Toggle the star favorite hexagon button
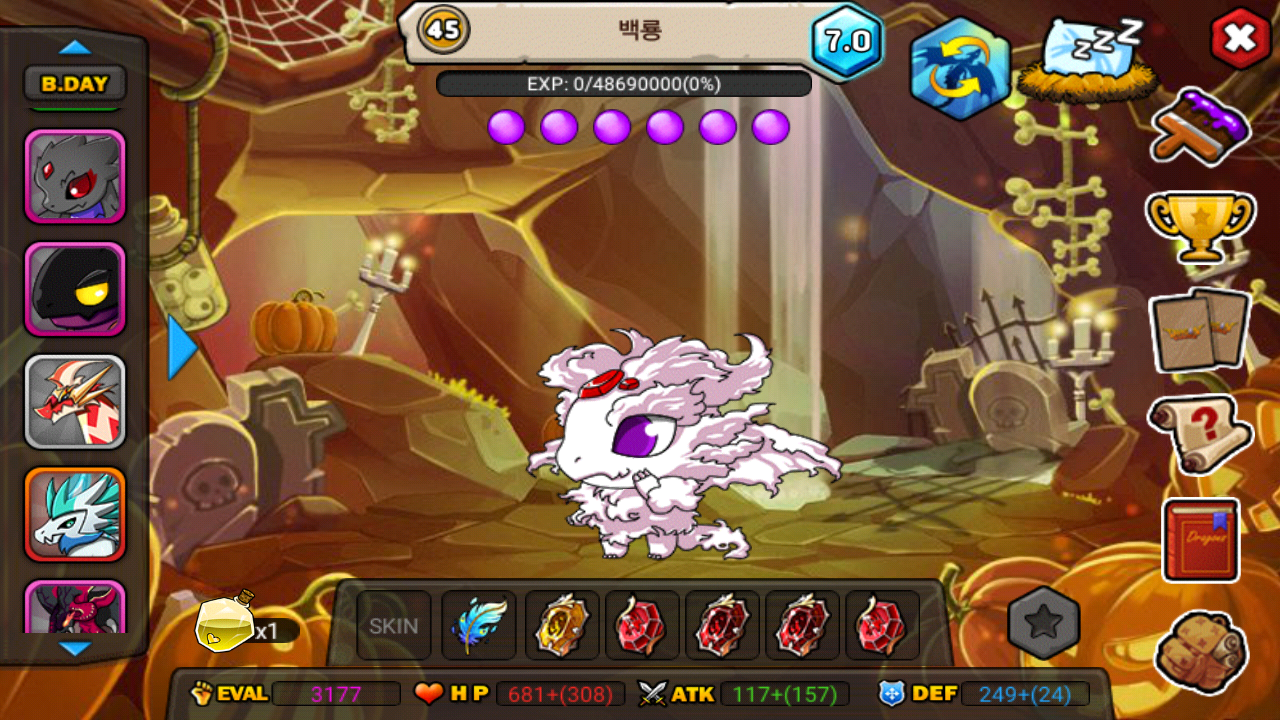The image size is (1280, 720). [x=1044, y=623]
